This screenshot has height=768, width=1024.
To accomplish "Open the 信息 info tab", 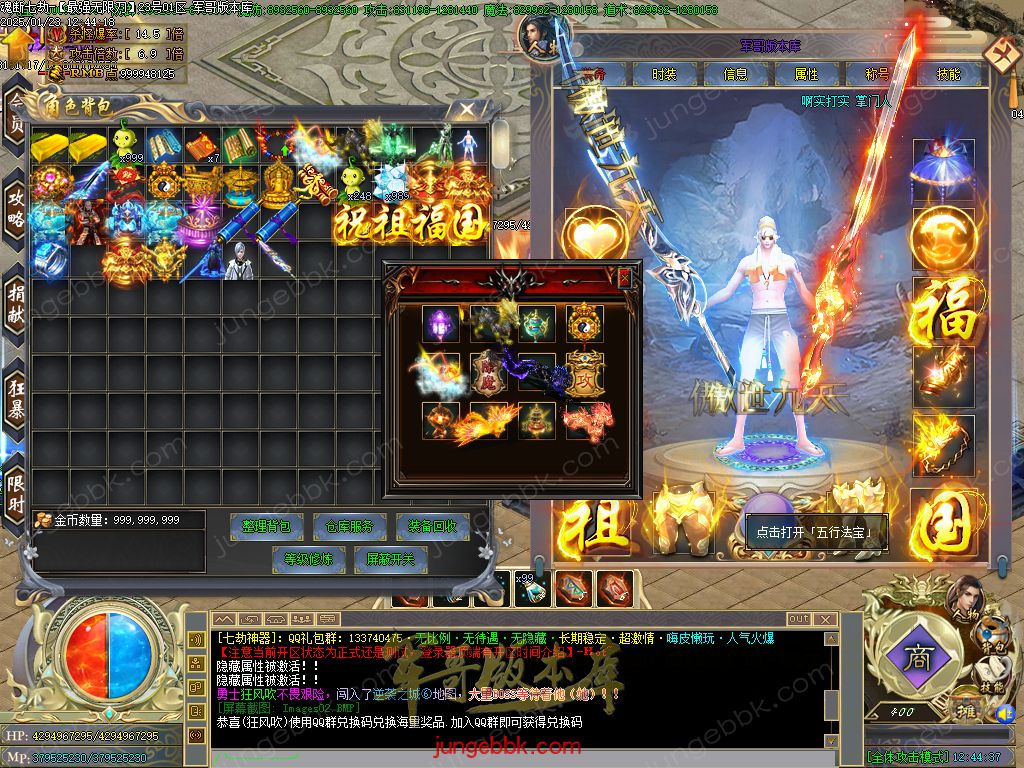I will 735,74.
